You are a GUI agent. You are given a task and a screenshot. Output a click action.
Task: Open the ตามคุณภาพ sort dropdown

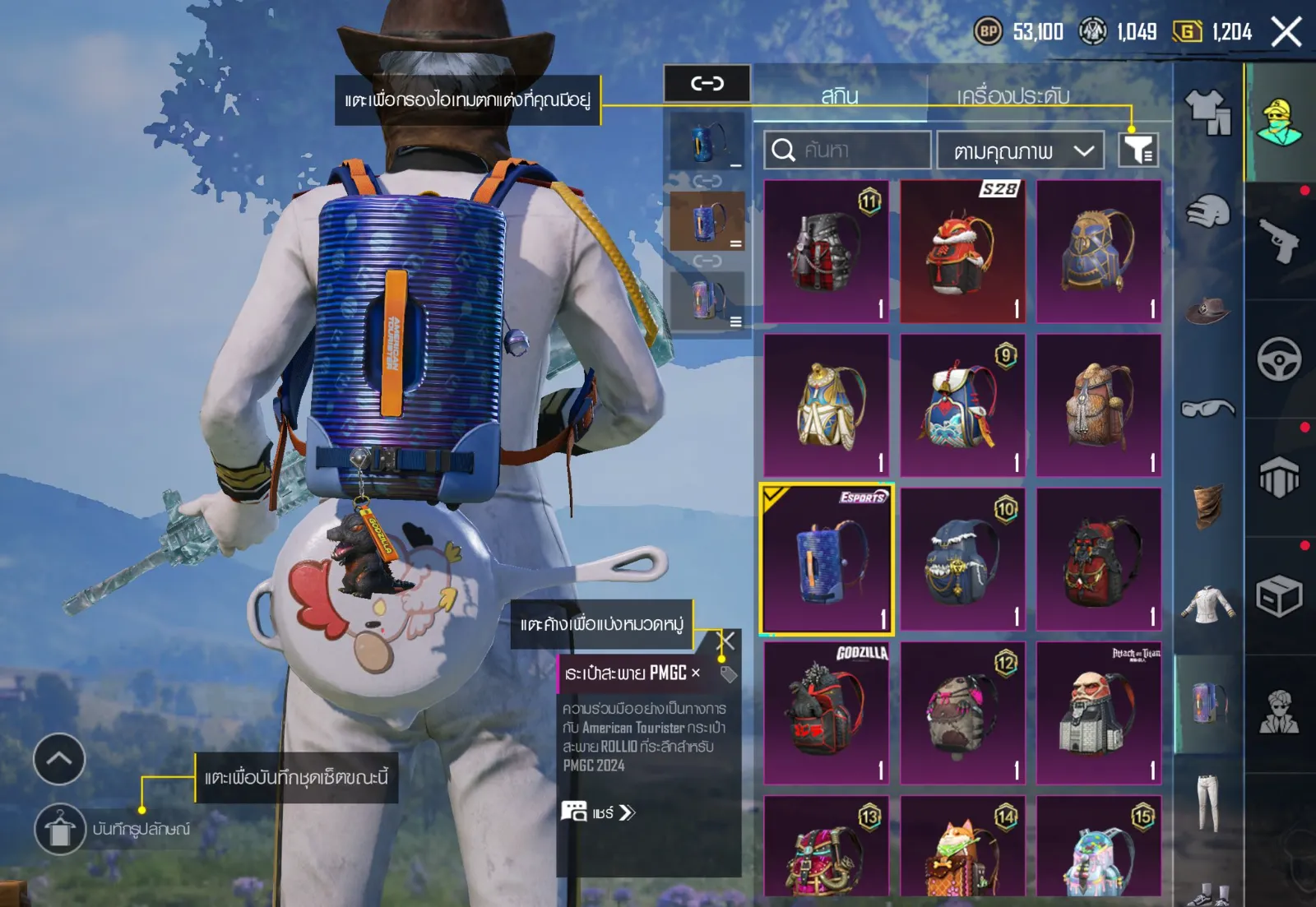tap(1020, 150)
